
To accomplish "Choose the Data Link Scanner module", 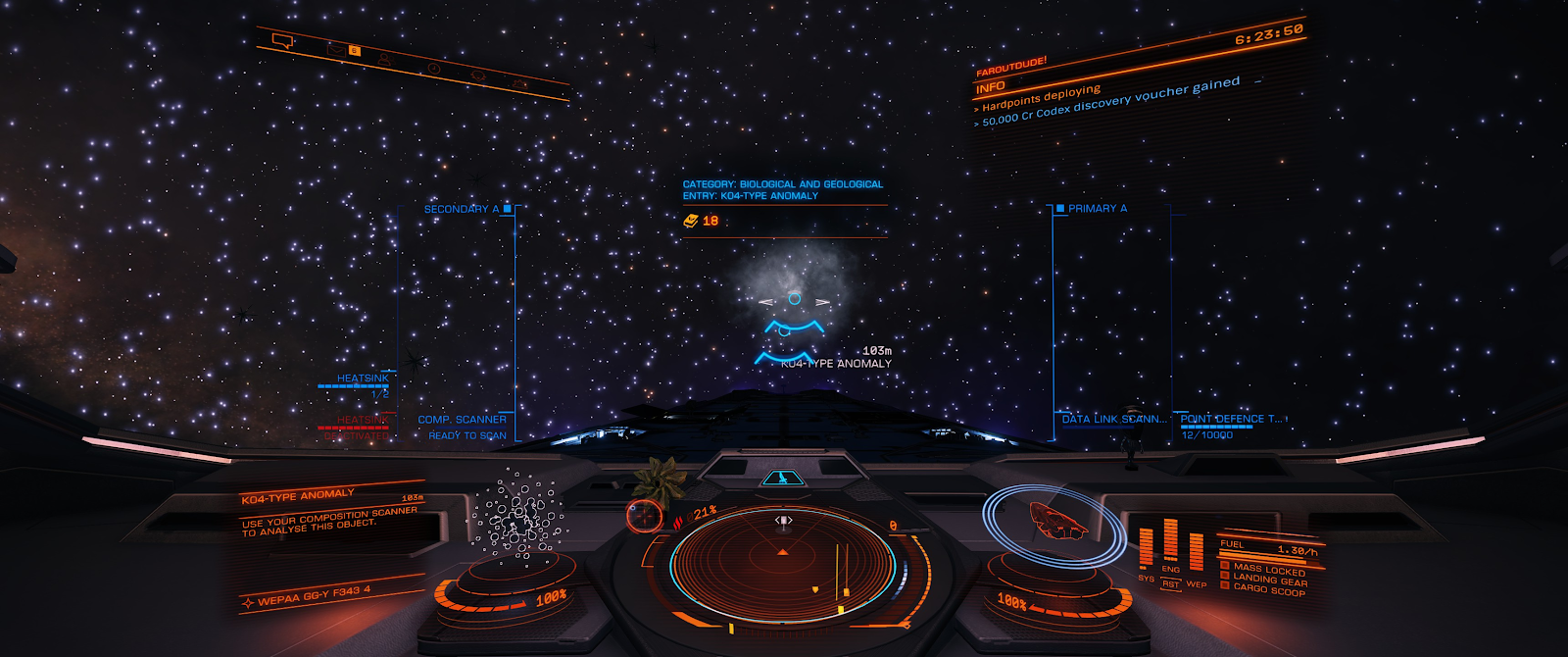I will 1113,419.
